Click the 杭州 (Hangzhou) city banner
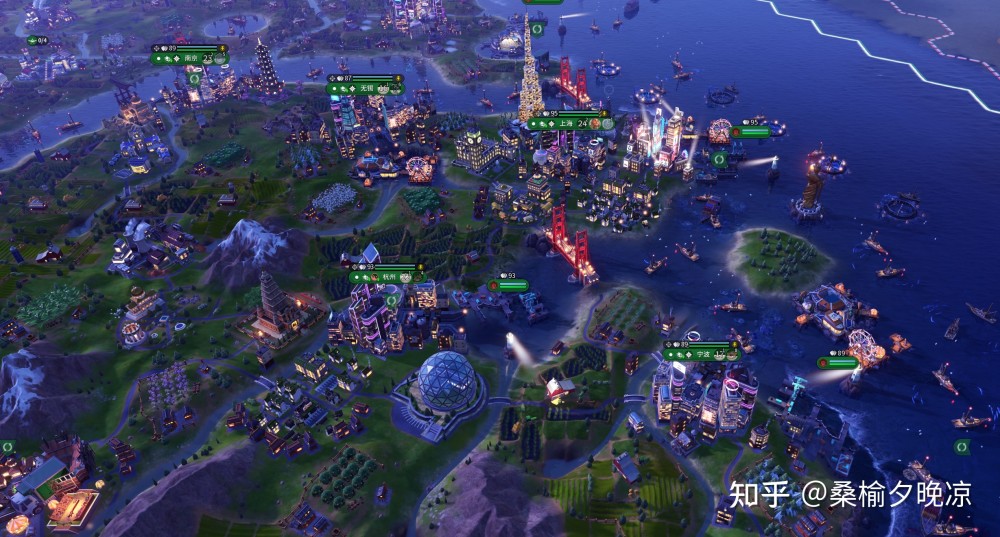Image resolution: width=1000 pixels, height=537 pixels. coord(386,279)
